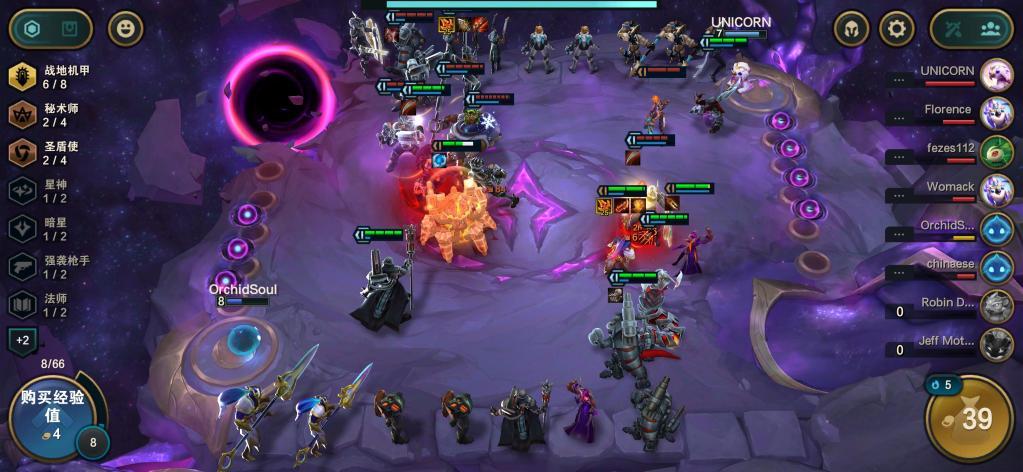Expand the +2 additional traits
This screenshot has width=1023, height=472.
[23, 341]
